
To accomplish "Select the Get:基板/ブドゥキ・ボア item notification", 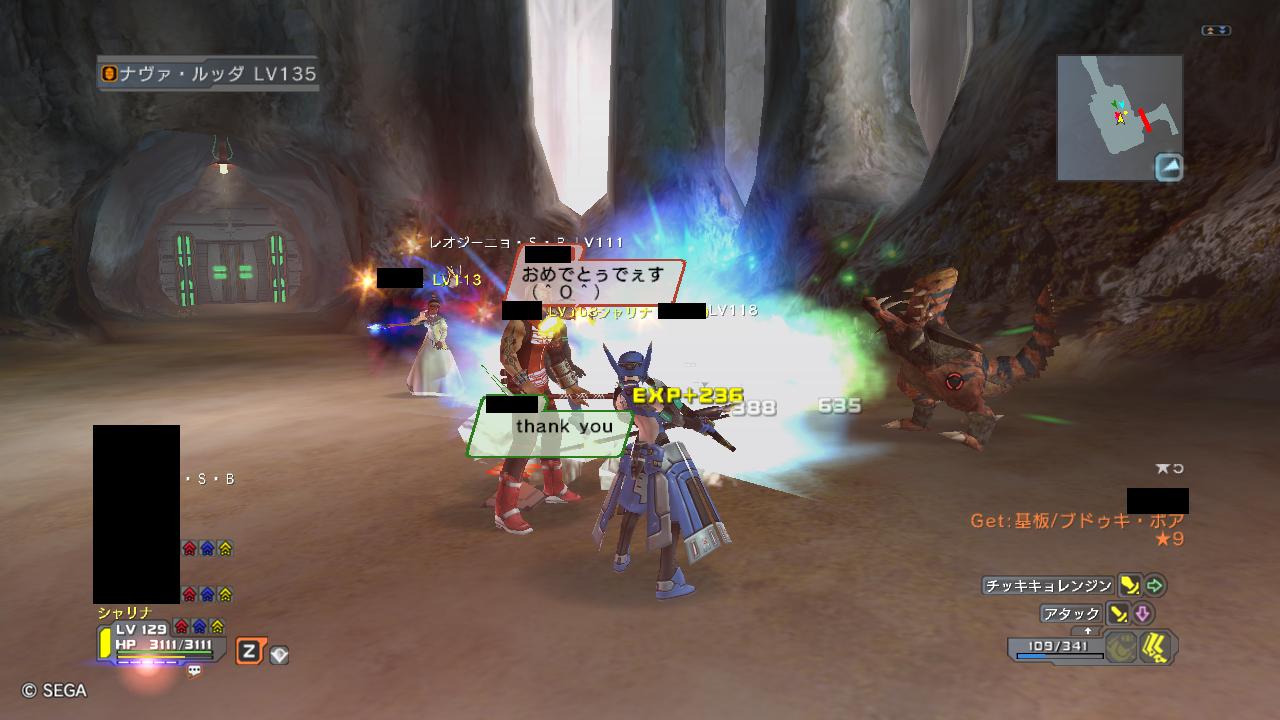I will [x=1077, y=521].
